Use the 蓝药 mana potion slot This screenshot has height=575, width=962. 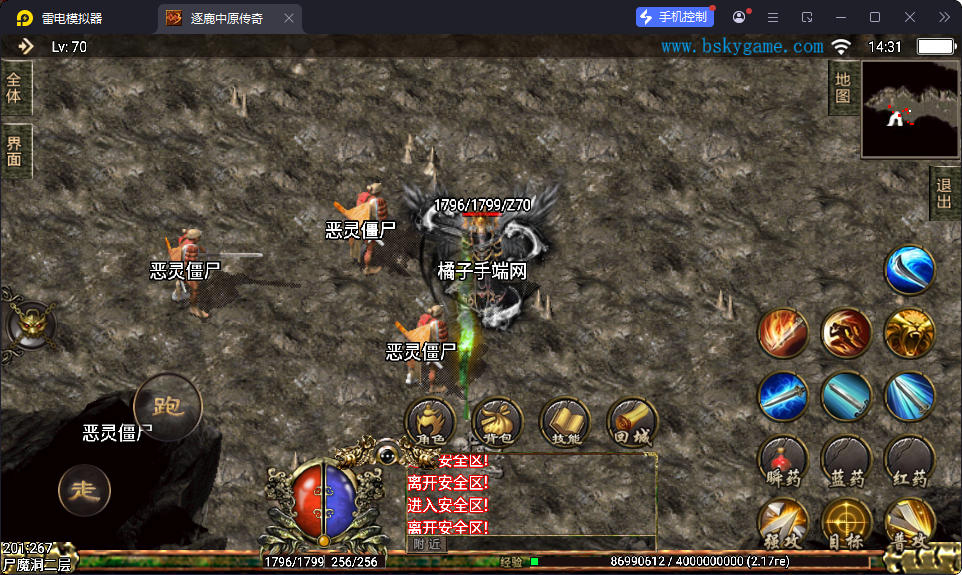(846, 462)
